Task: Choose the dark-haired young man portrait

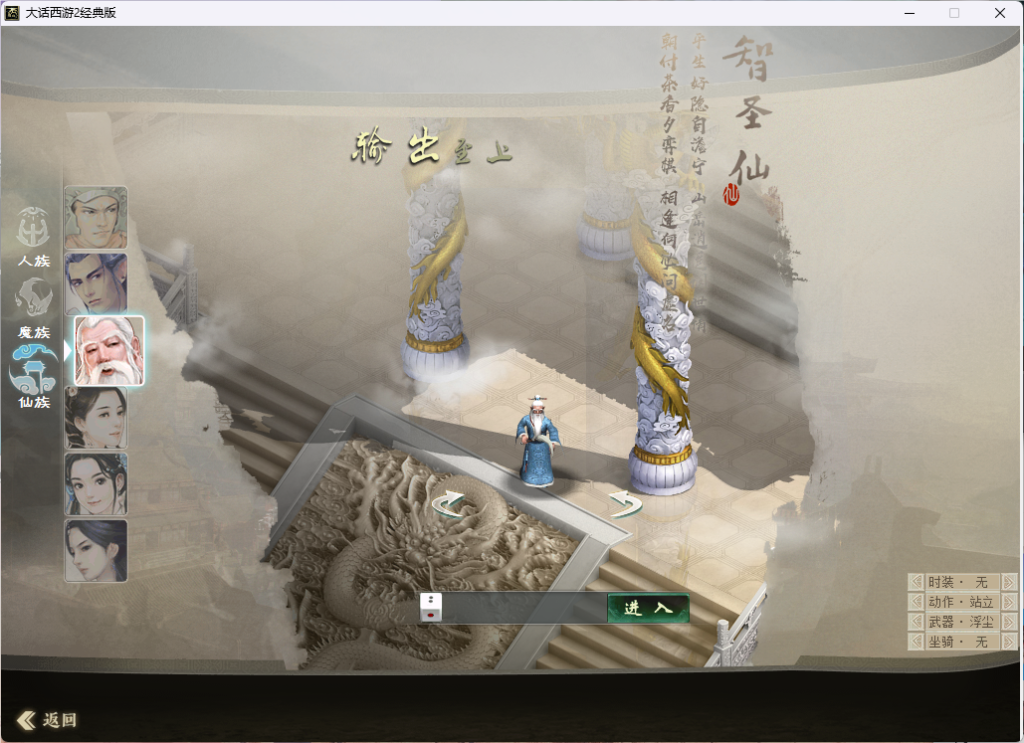Action: coord(96,284)
